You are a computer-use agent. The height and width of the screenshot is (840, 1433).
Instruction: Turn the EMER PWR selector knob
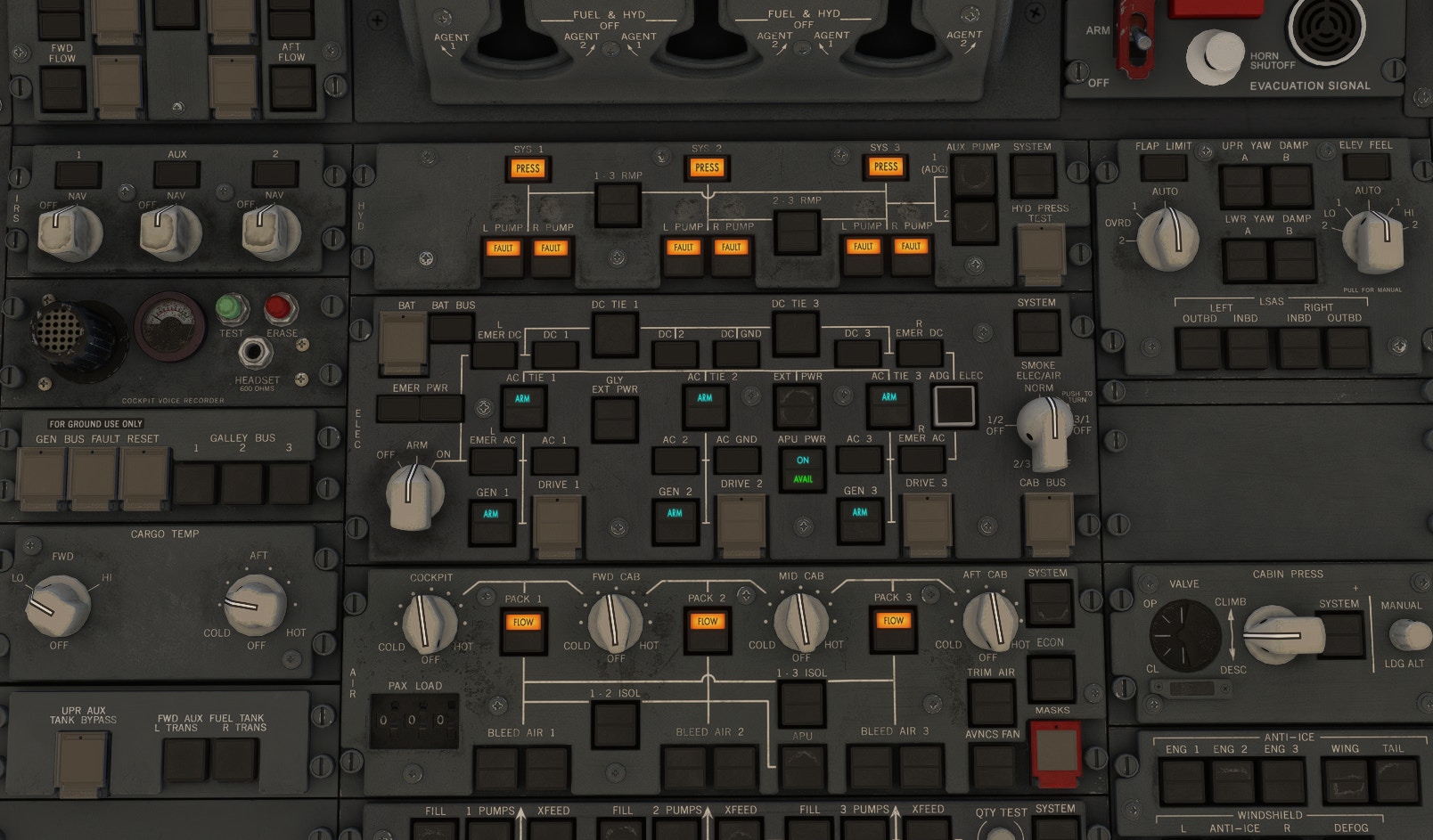pyautogui.click(x=414, y=492)
